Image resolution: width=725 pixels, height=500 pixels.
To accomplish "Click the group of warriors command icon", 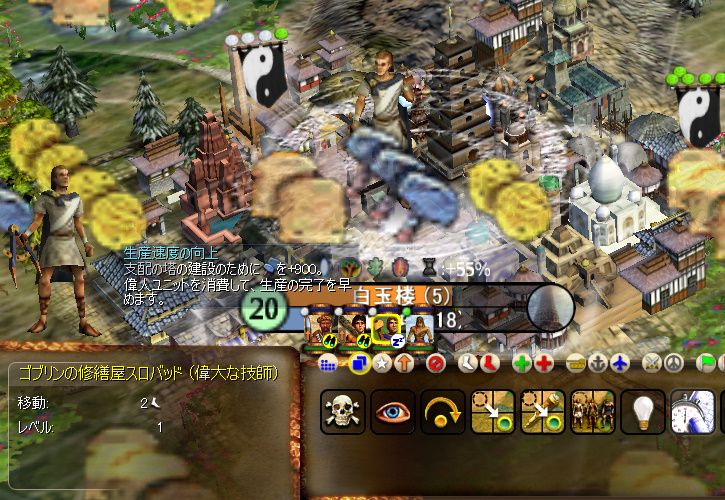I will pos(592,412).
